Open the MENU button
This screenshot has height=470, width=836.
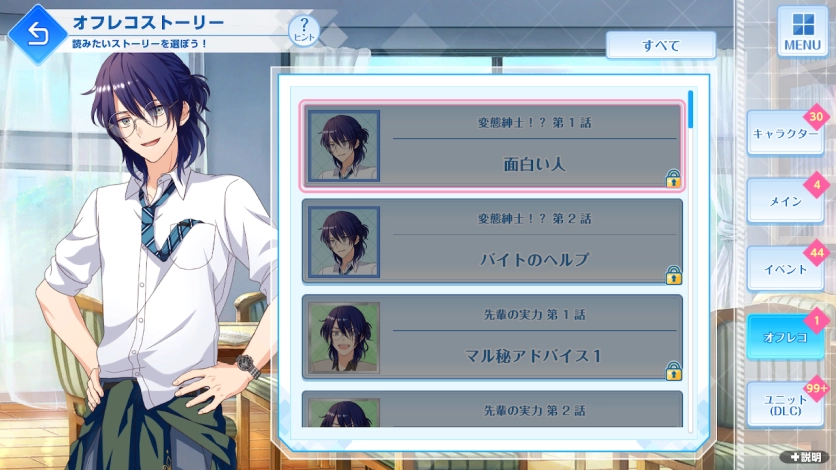pos(802,32)
